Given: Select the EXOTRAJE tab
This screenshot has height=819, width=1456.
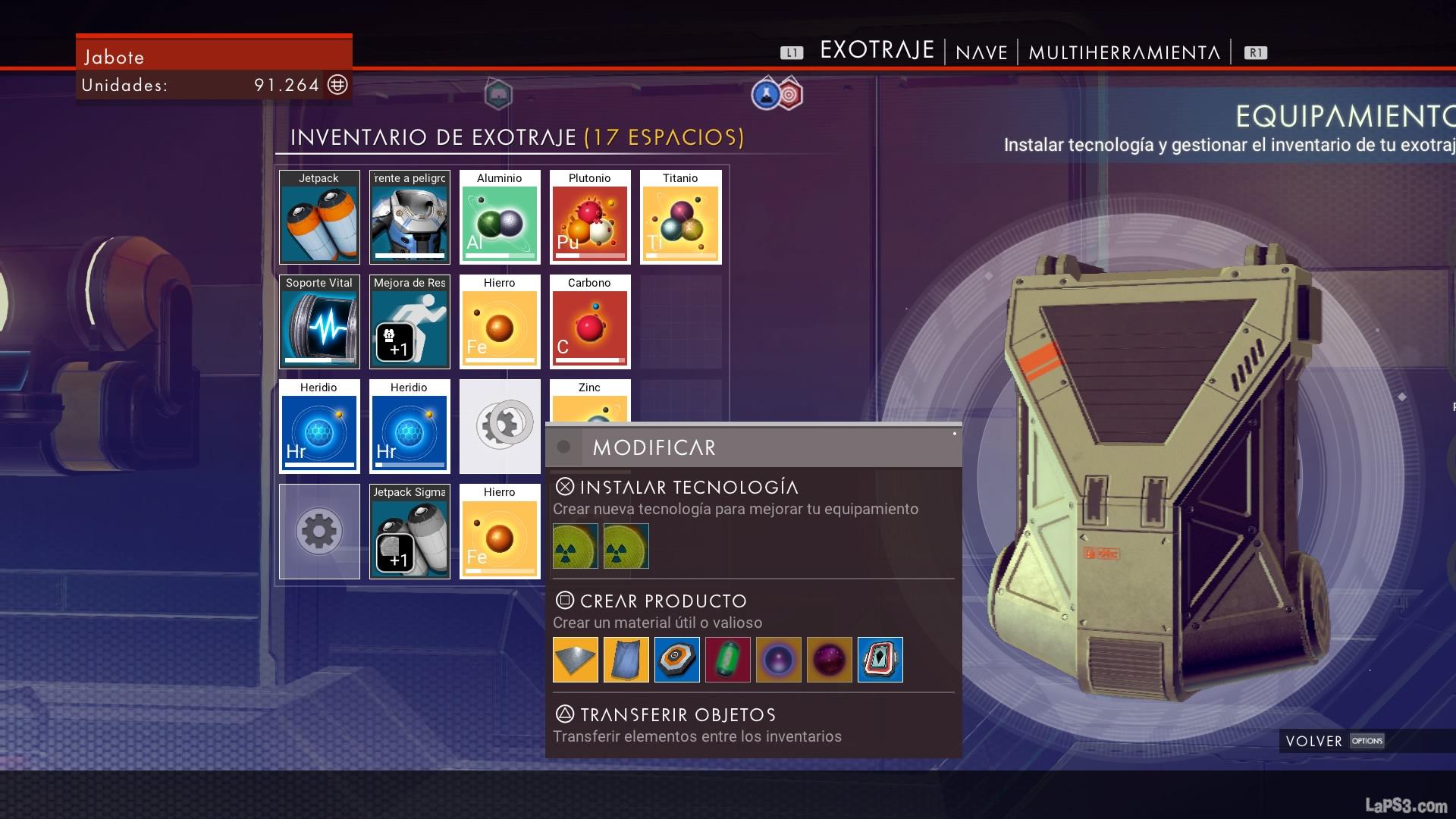Looking at the screenshot, I should pos(877,51).
